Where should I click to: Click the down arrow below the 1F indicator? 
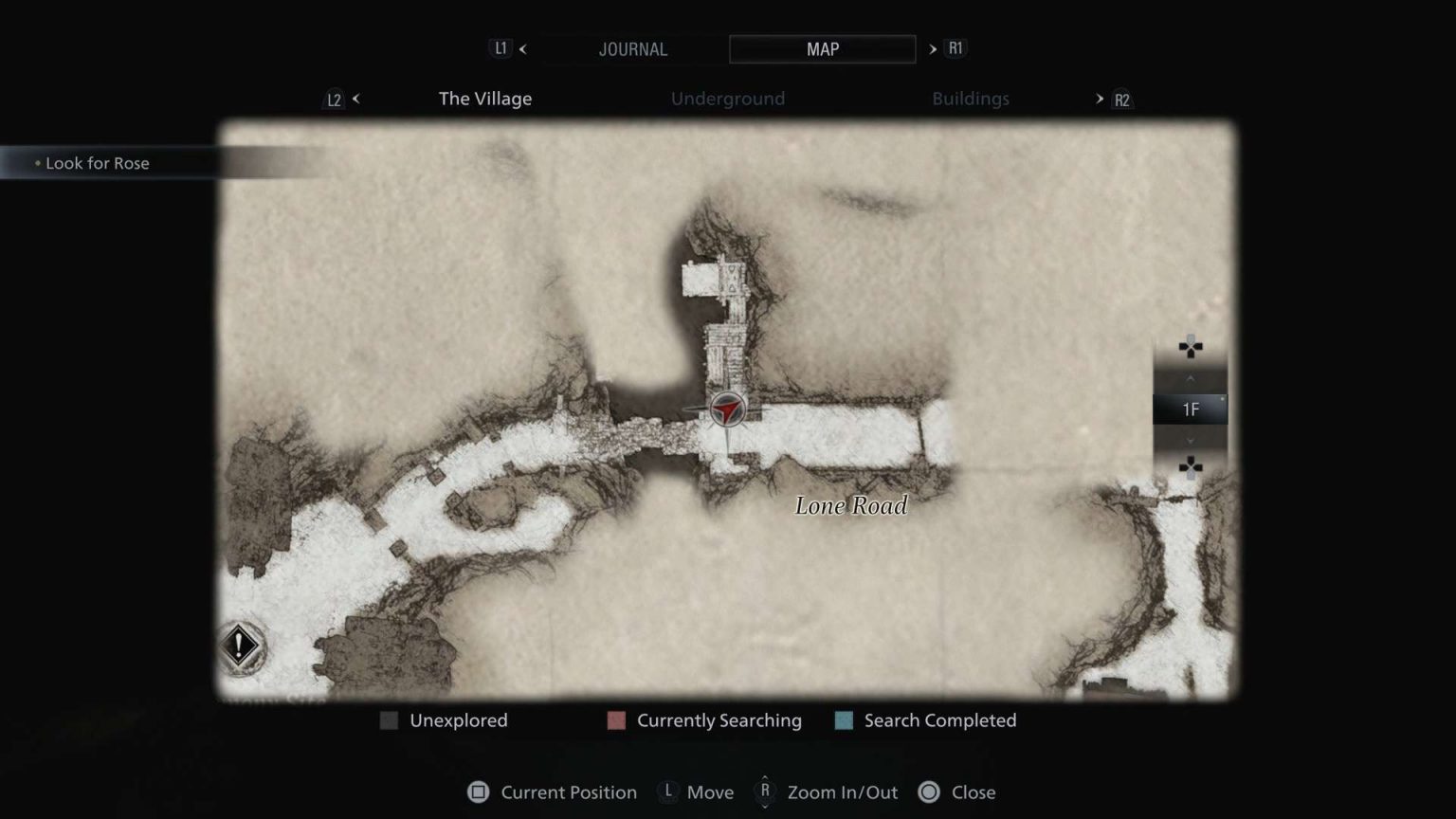click(1191, 440)
